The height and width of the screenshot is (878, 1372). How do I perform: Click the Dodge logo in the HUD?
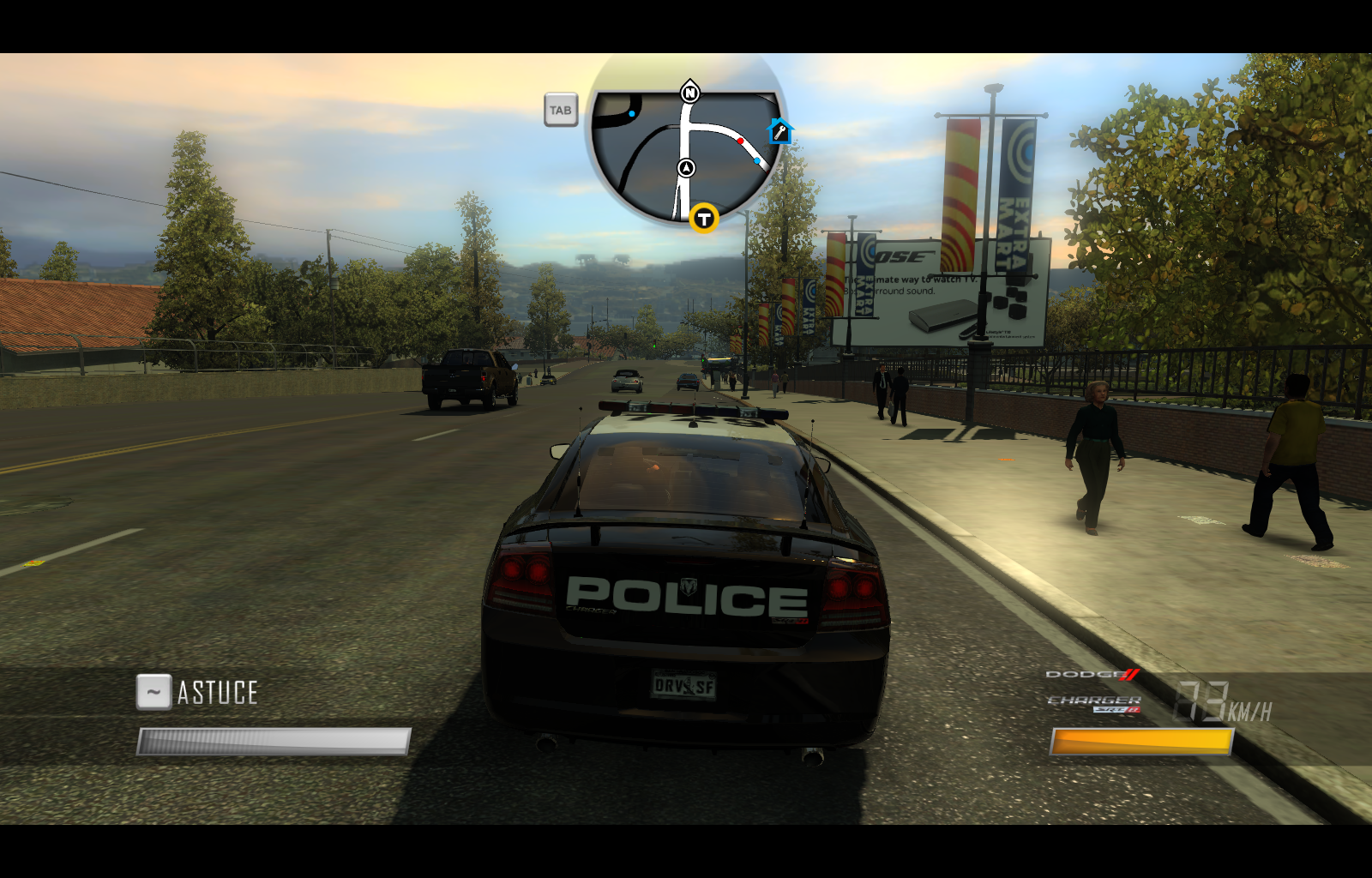pyautogui.click(x=1092, y=676)
